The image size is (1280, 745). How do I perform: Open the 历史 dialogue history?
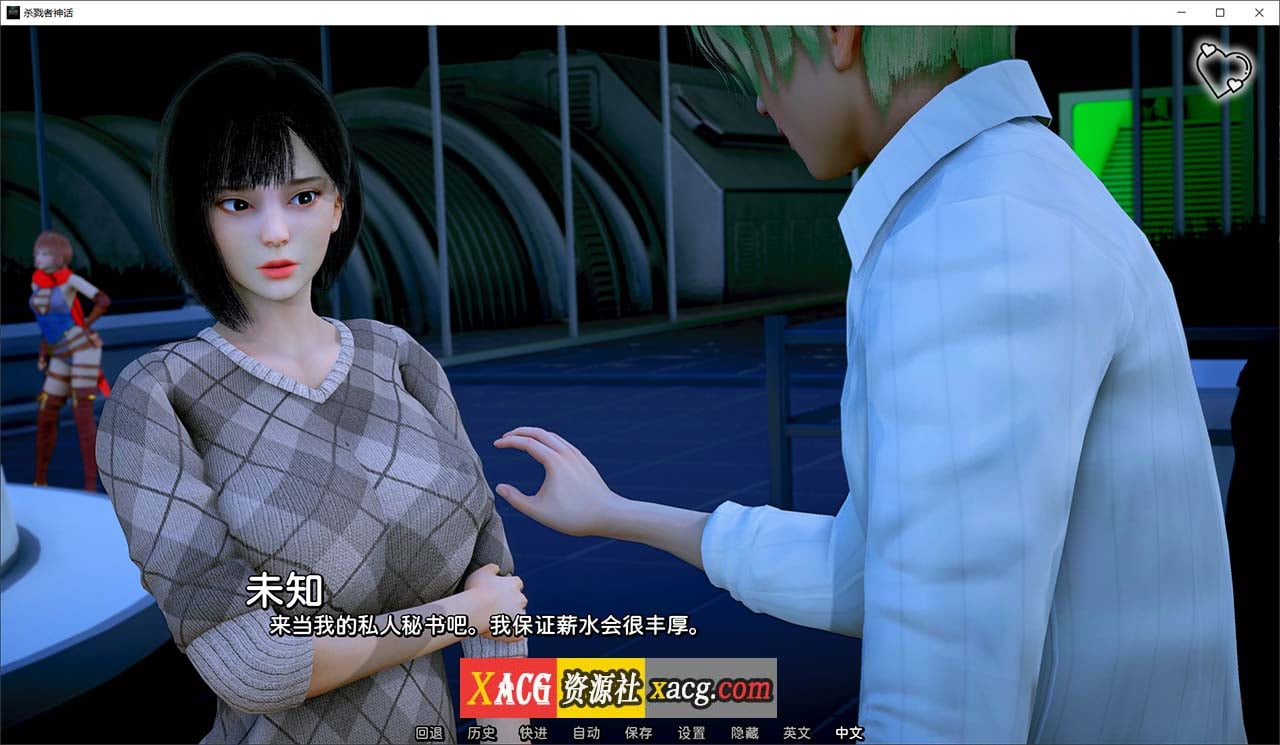[482, 733]
